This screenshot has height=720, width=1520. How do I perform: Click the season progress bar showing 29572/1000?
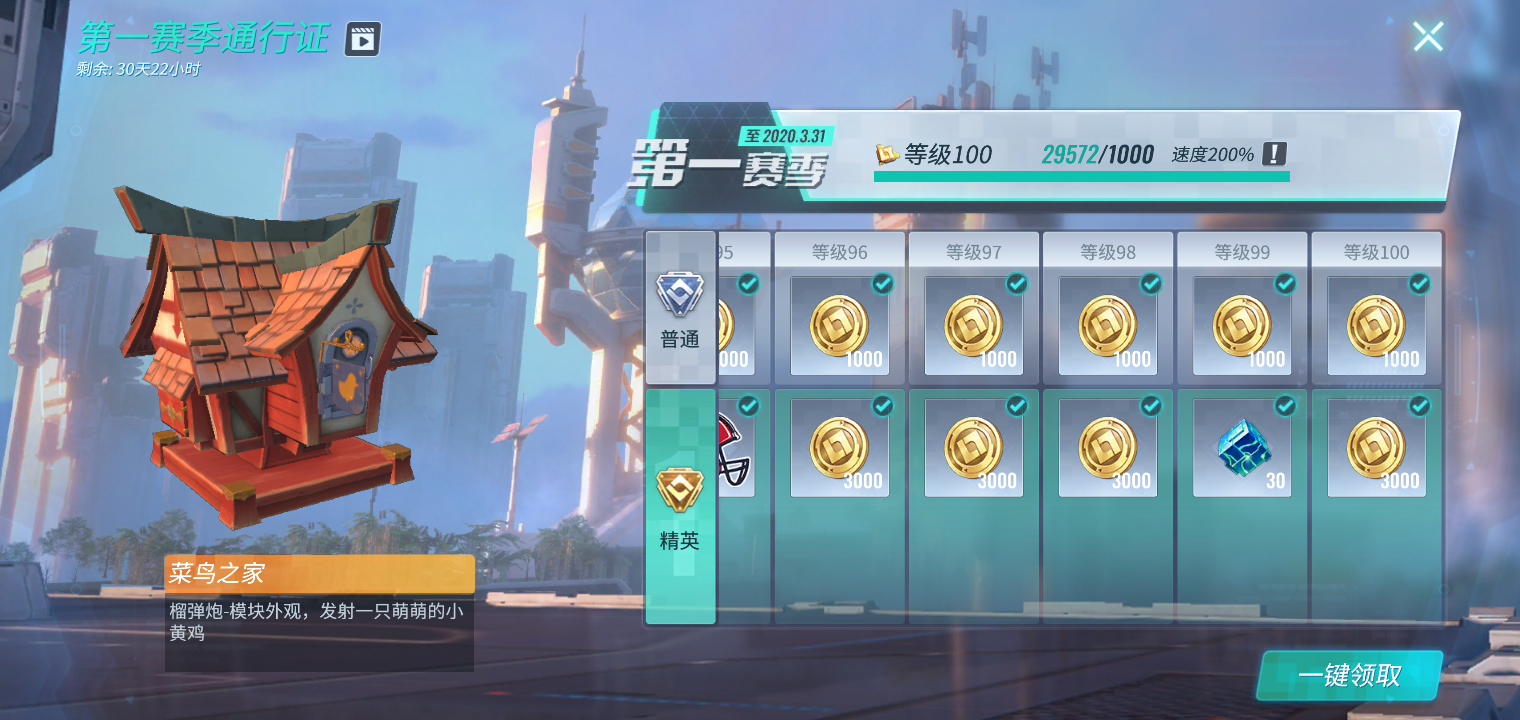(1080, 178)
